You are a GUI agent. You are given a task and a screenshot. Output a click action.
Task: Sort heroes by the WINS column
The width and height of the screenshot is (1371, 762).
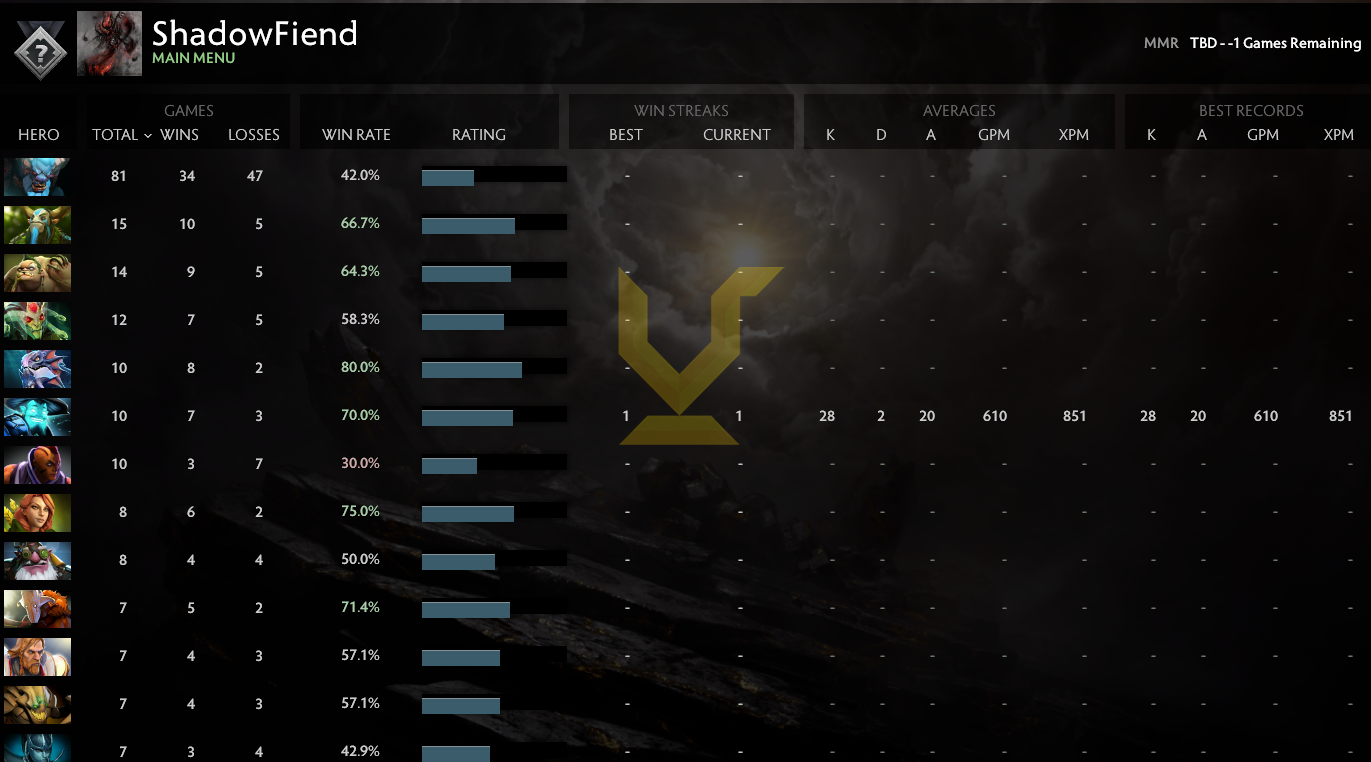point(187,134)
